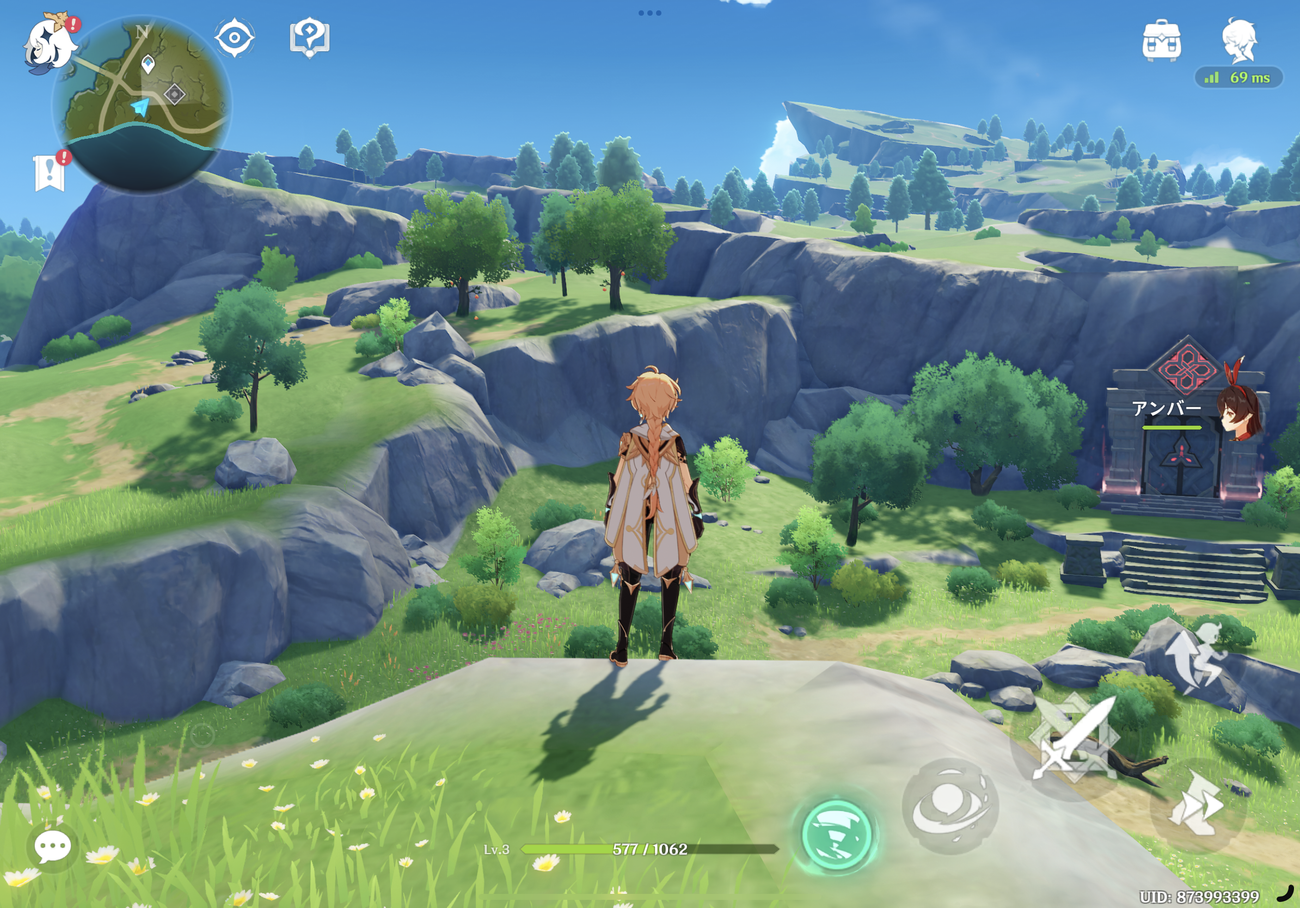Trigger the elemental burst button

pos(950,805)
